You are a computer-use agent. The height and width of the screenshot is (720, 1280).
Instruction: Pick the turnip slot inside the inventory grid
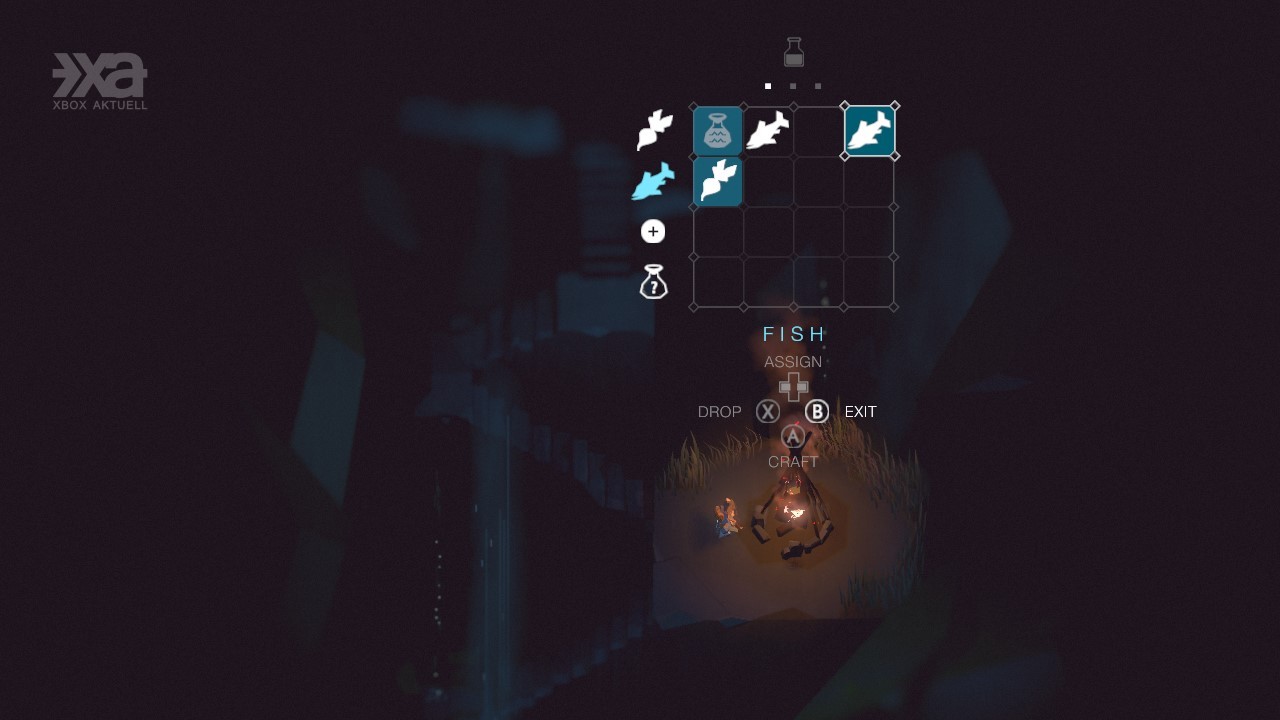[718, 181]
